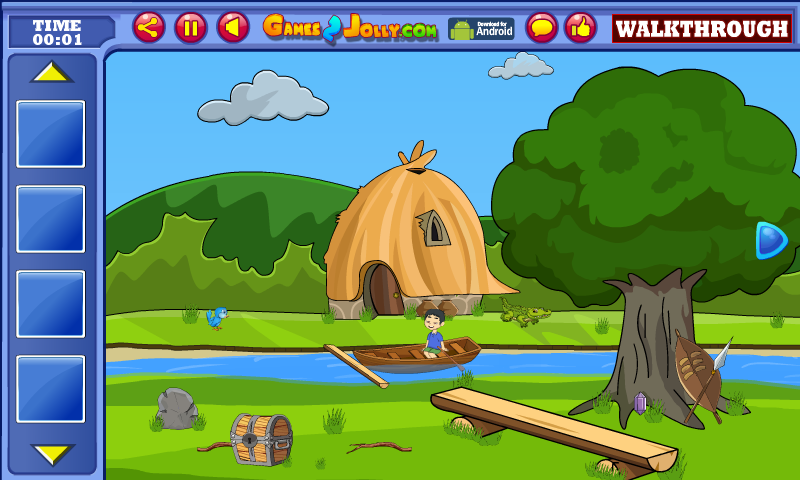This screenshot has width=800, height=480.
Task: Move inventory up with yellow arrow
Action: tap(51, 72)
